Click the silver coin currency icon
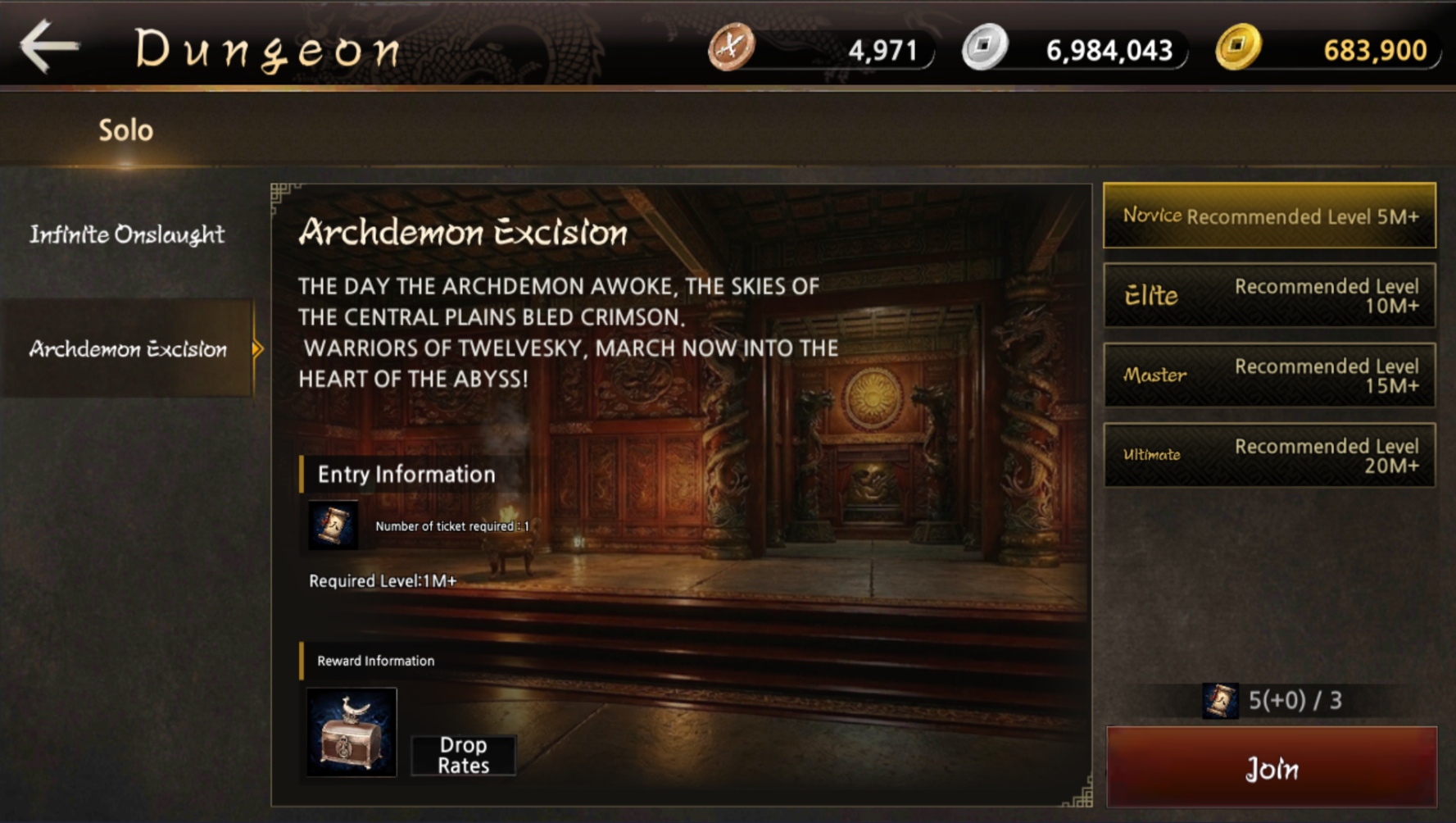The image size is (1456, 823). (984, 48)
